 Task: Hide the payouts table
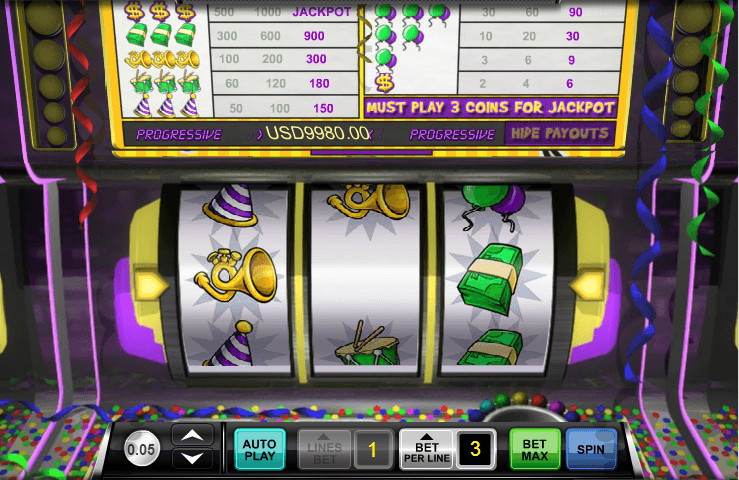point(559,133)
